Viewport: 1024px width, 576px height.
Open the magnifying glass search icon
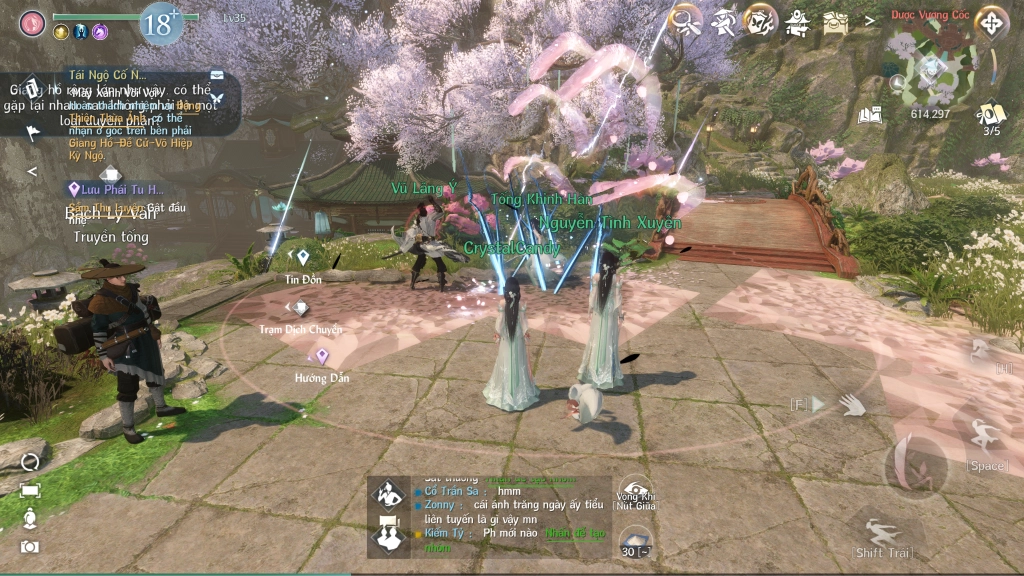[x=686, y=20]
